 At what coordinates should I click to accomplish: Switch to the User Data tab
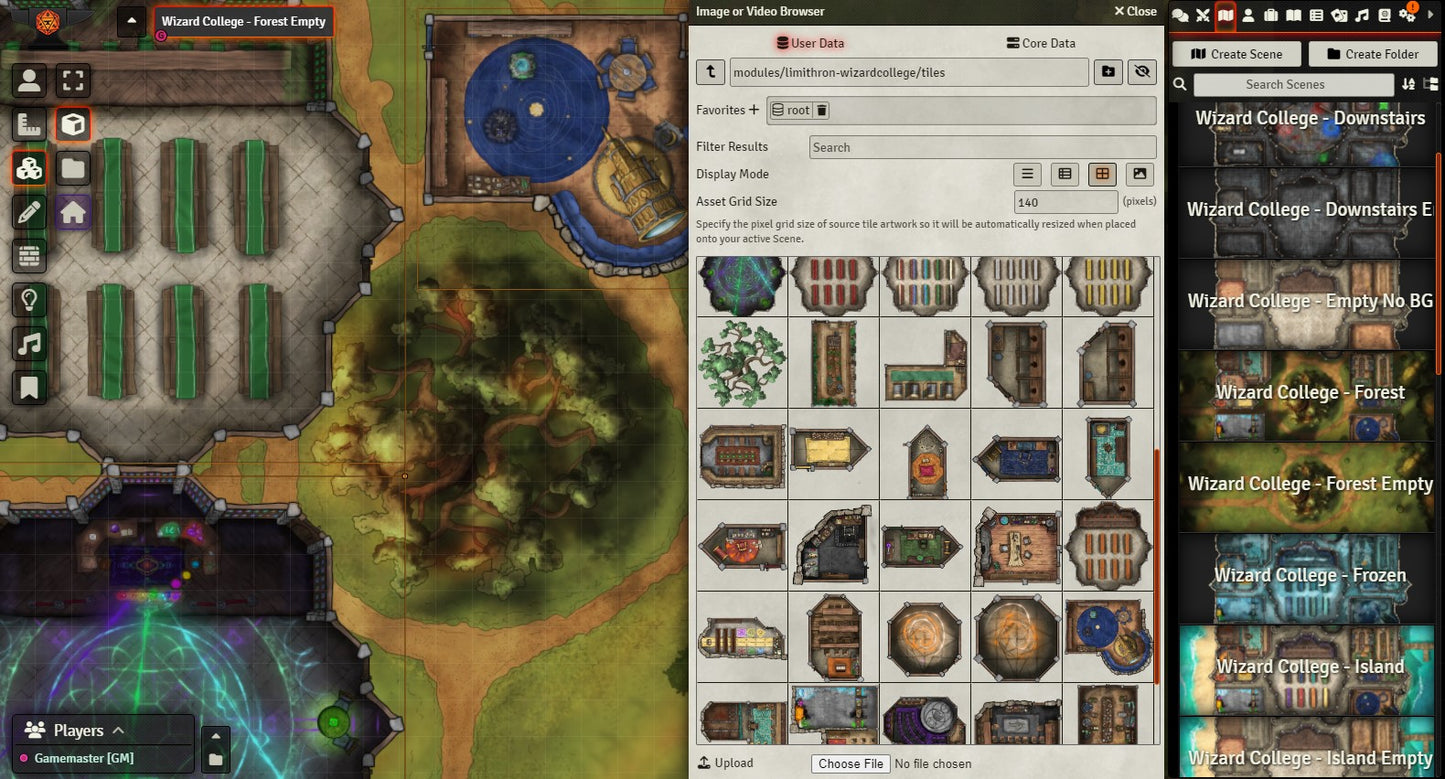(810, 43)
